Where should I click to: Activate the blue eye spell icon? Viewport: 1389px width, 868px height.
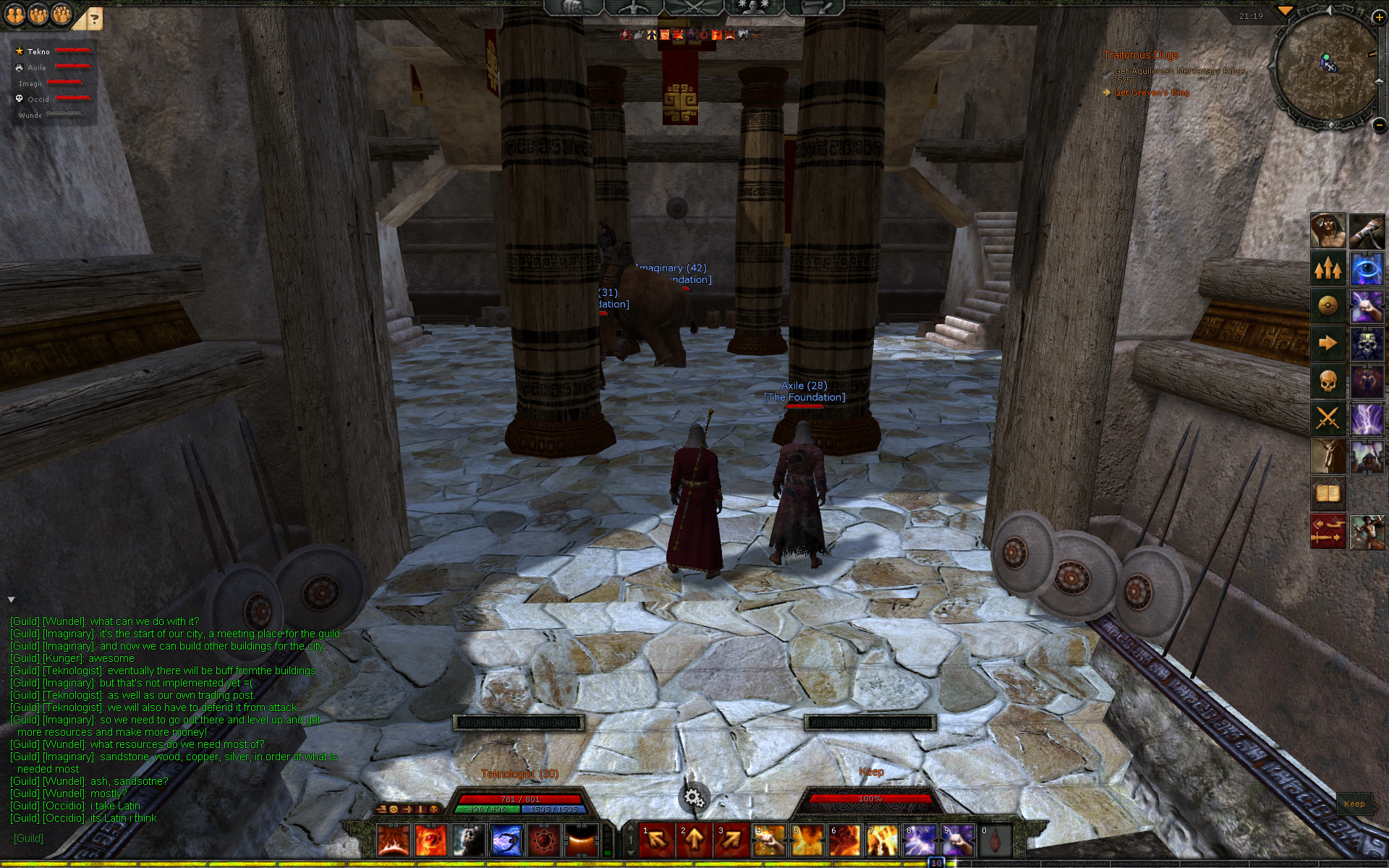click(x=1367, y=268)
